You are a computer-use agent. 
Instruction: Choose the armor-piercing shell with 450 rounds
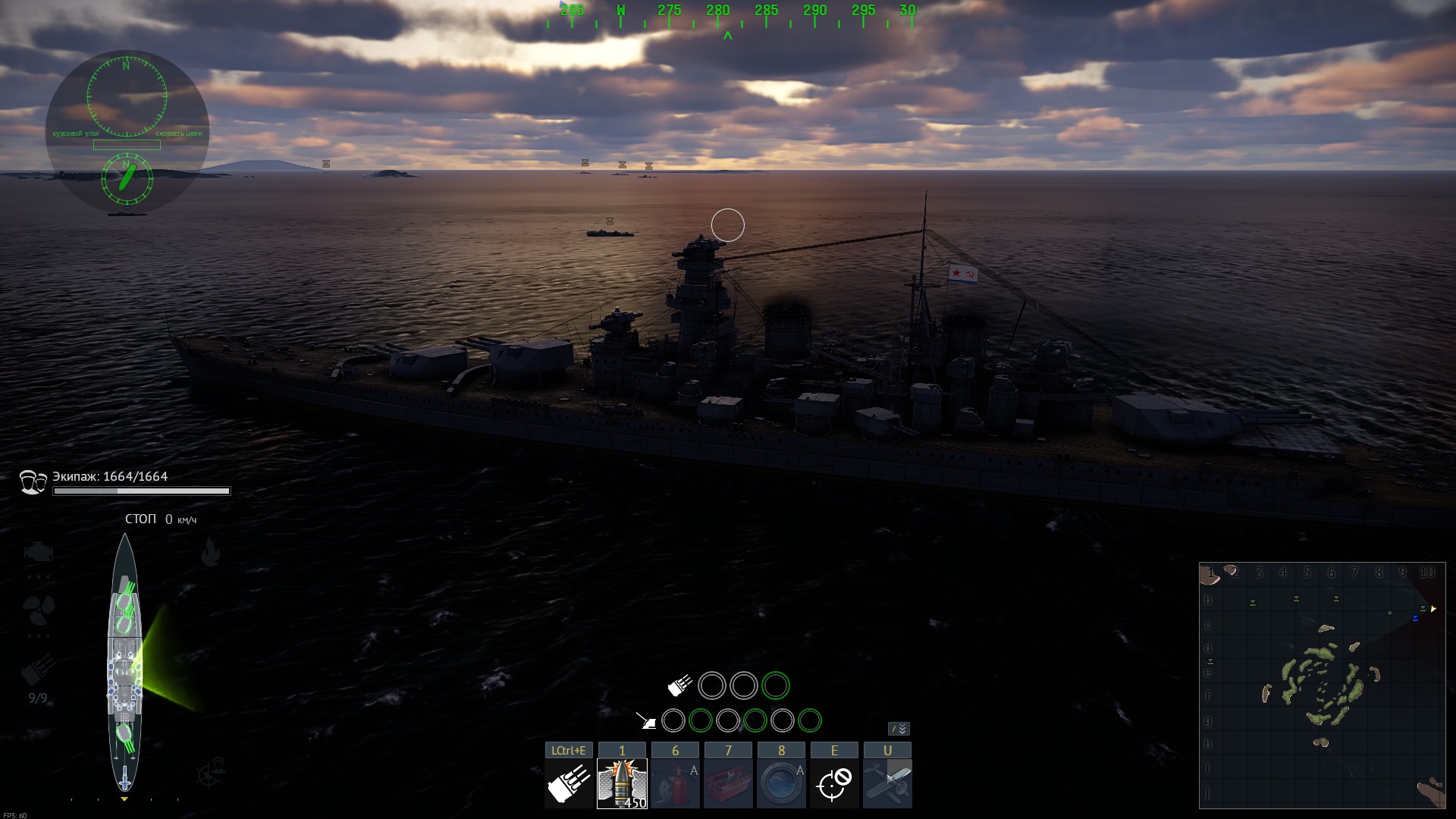click(x=622, y=783)
